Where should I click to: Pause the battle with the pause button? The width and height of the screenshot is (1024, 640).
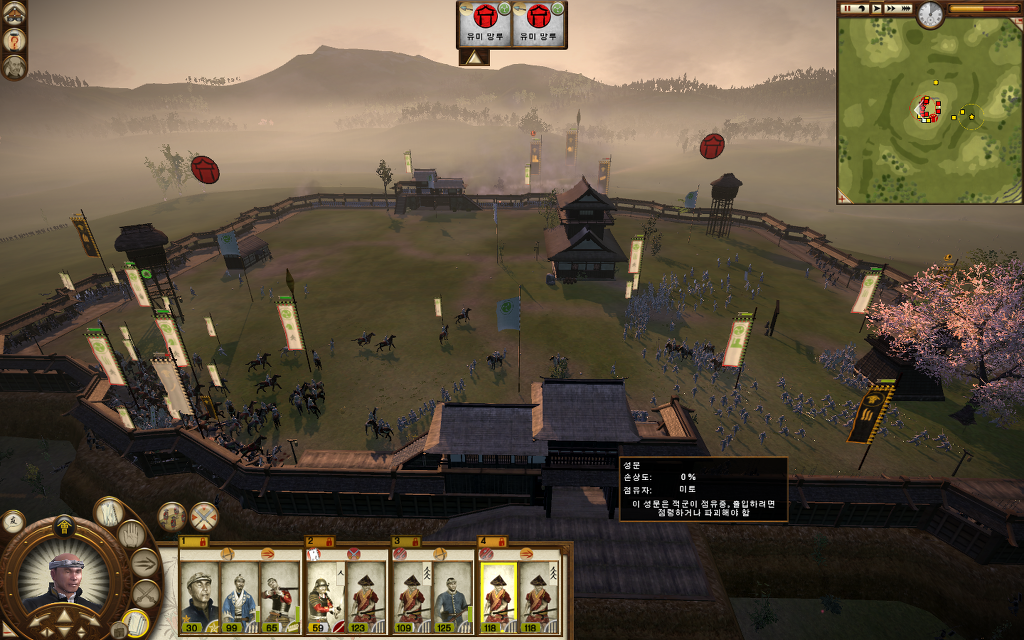(x=846, y=8)
